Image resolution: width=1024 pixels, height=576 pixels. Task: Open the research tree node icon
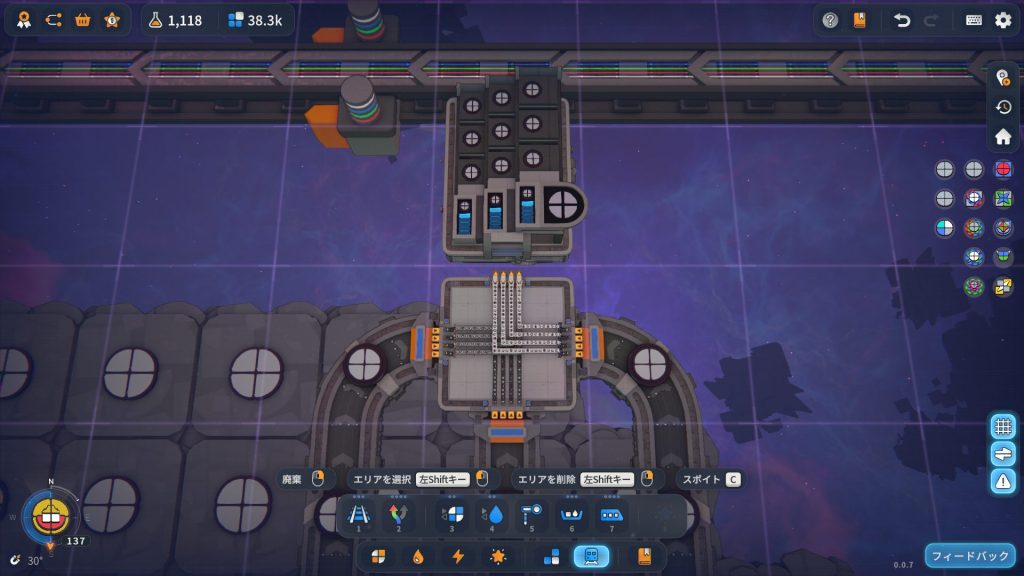click(x=53, y=20)
